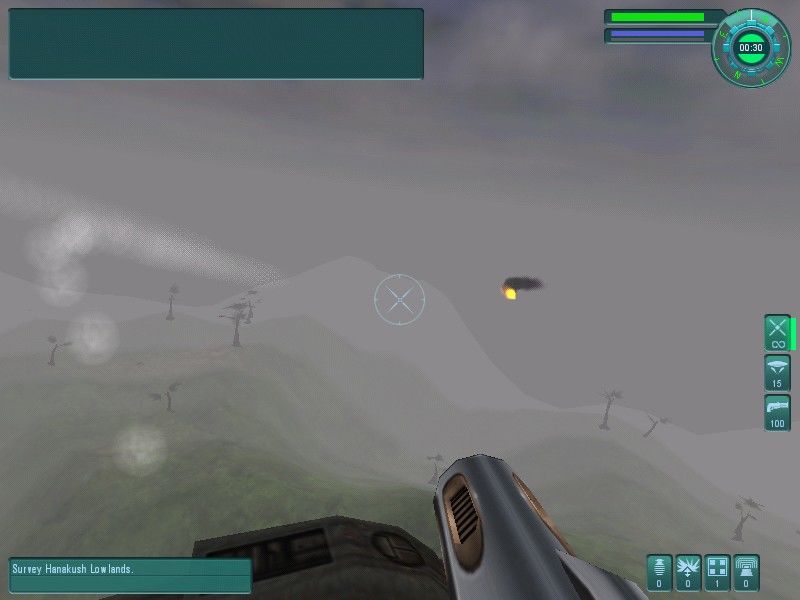
Task: Click the circular compass dial
Action: 750,47
